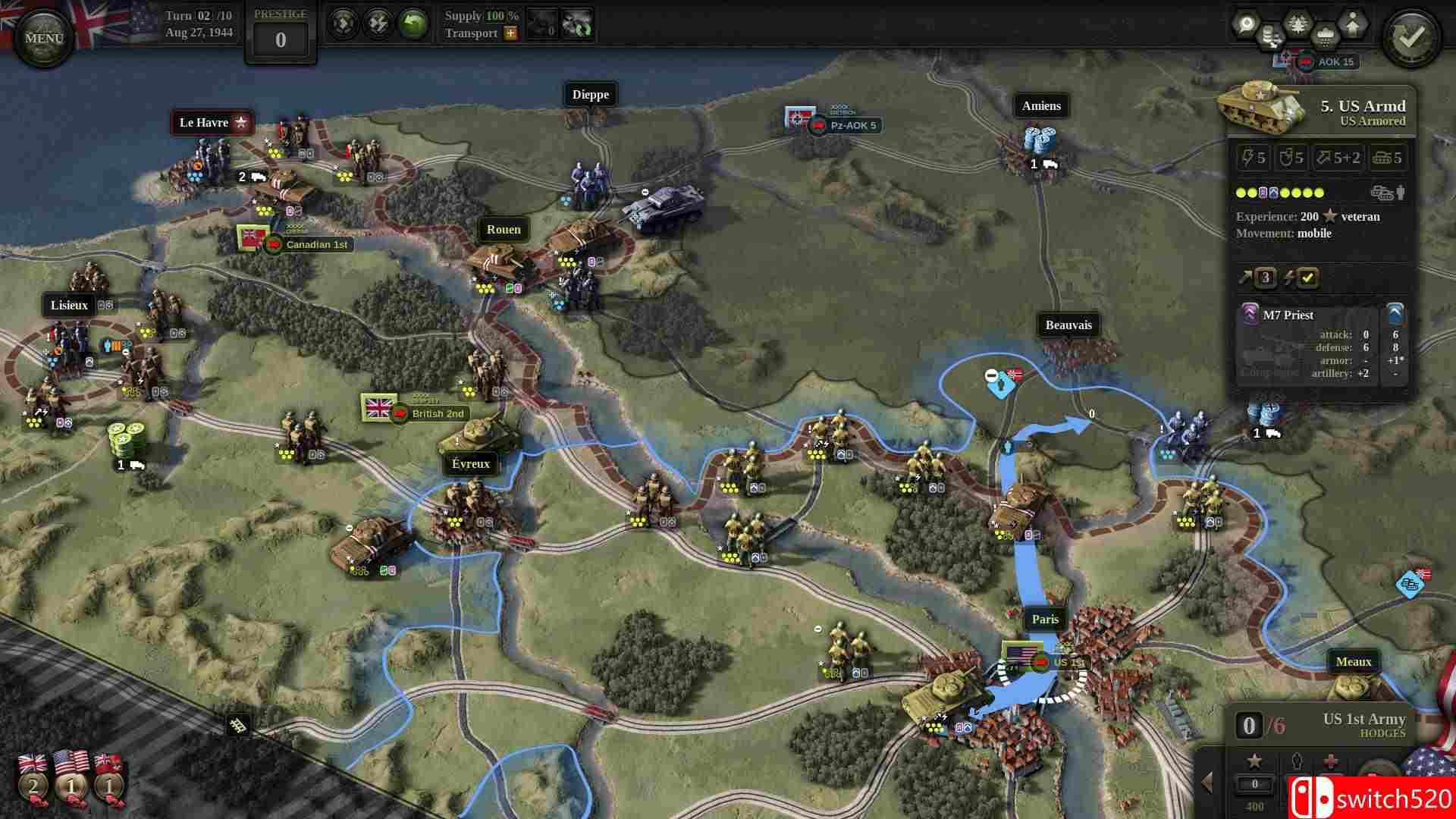Collapse the US 1st Army panel via left chevron
This screenshot has width=1456, height=819.
[1207, 783]
